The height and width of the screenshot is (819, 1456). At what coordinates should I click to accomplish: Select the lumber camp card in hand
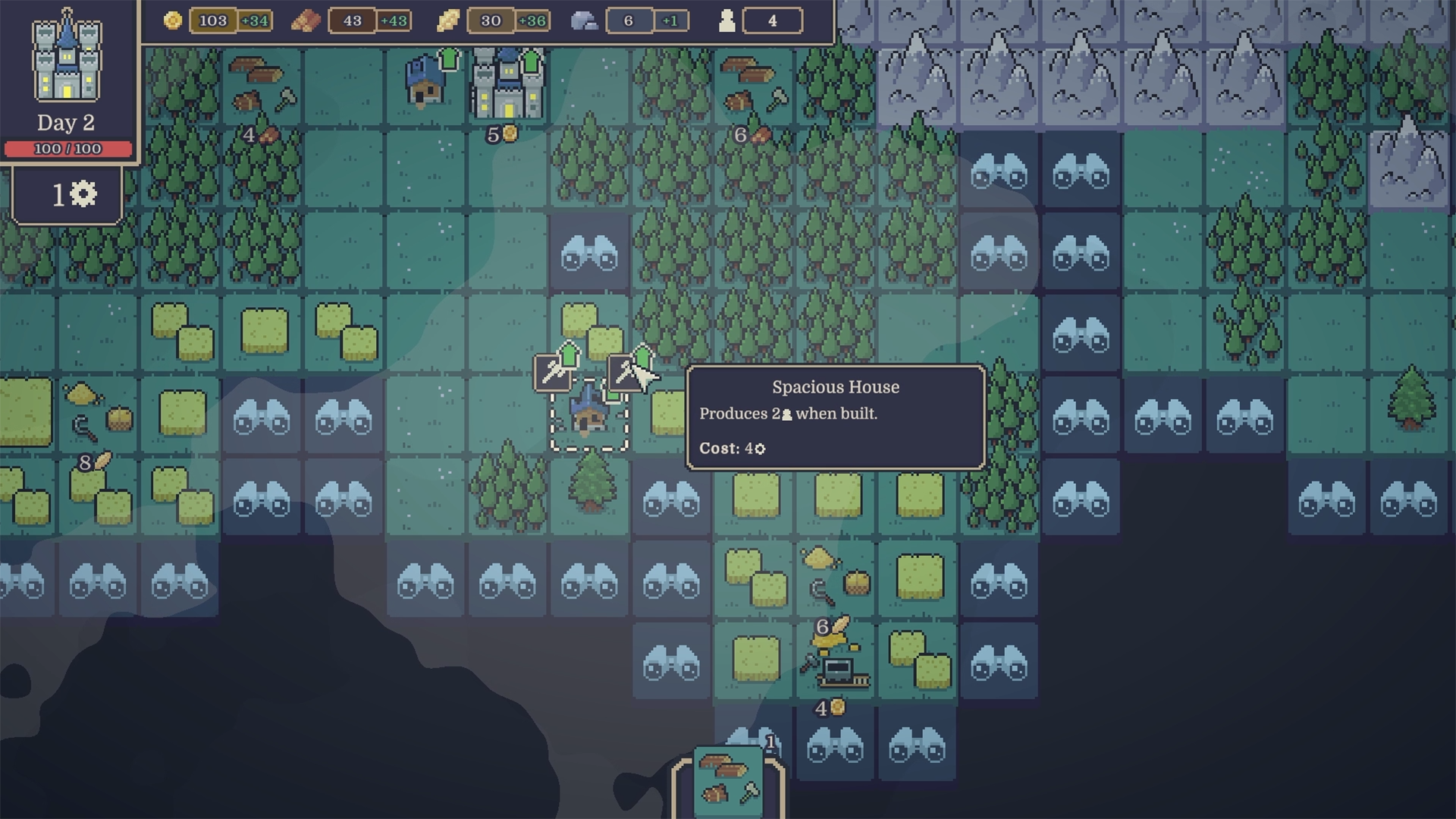pyautogui.click(x=728, y=781)
